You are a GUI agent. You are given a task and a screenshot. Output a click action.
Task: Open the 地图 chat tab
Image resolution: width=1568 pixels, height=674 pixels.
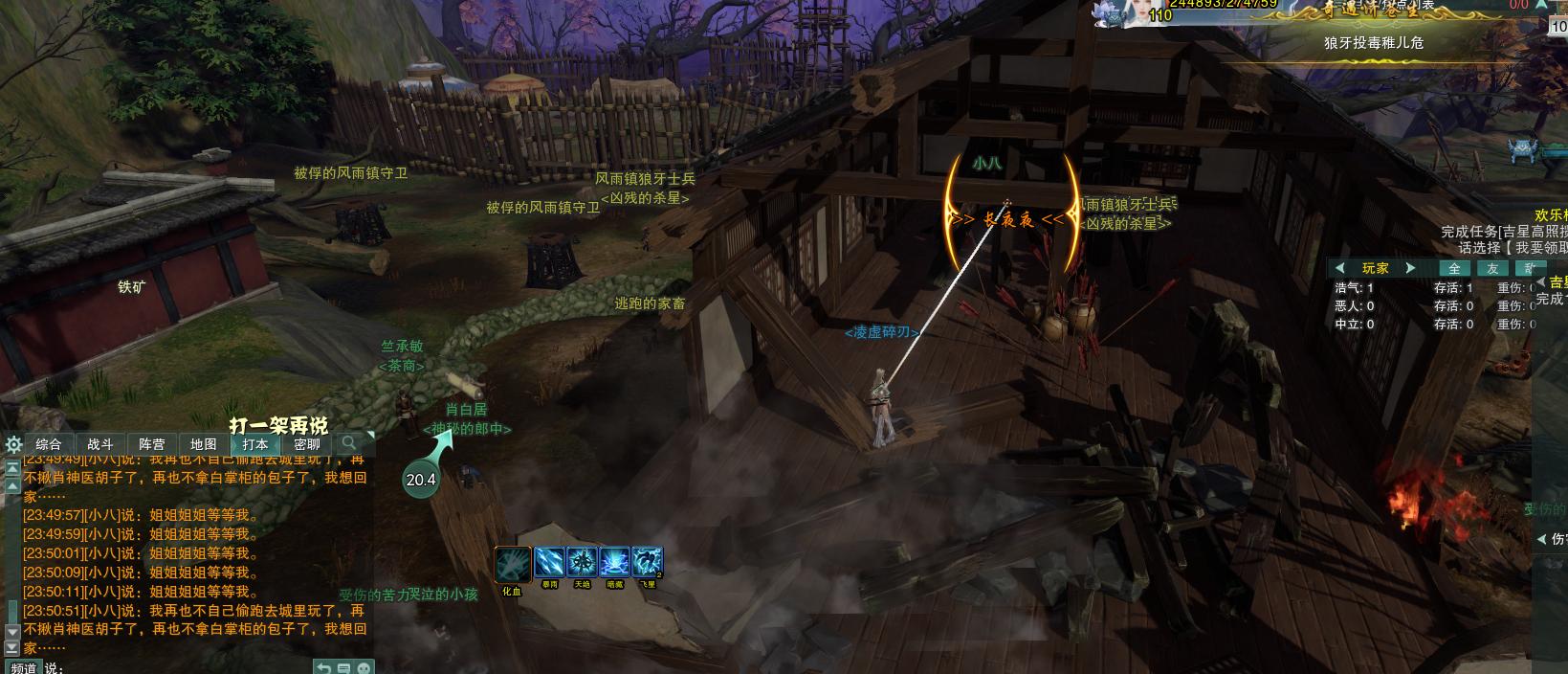click(203, 444)
